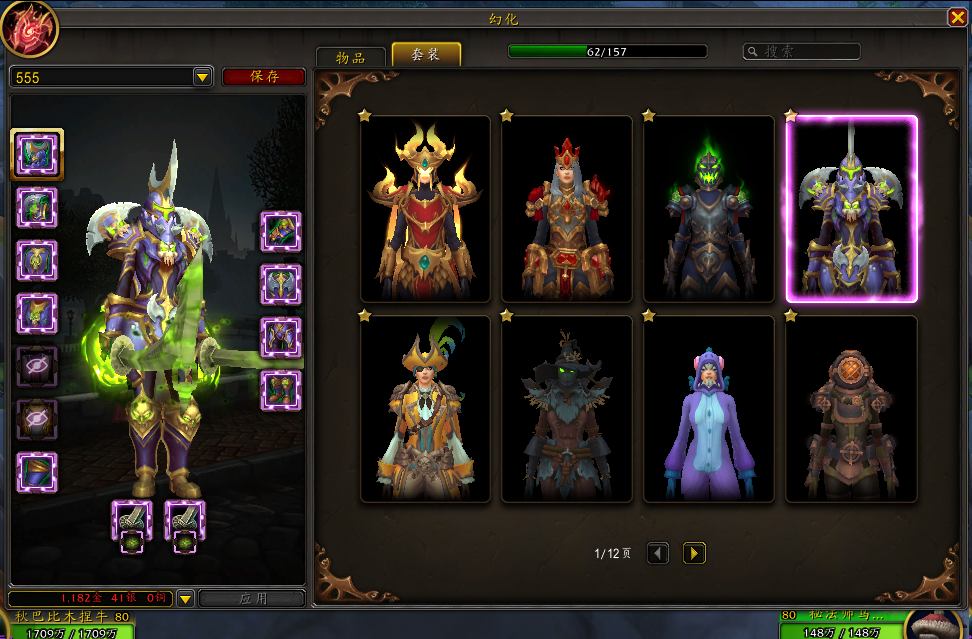Apply transmog with the 应用 button
This screenshot has height=639, width=972.
252,598
